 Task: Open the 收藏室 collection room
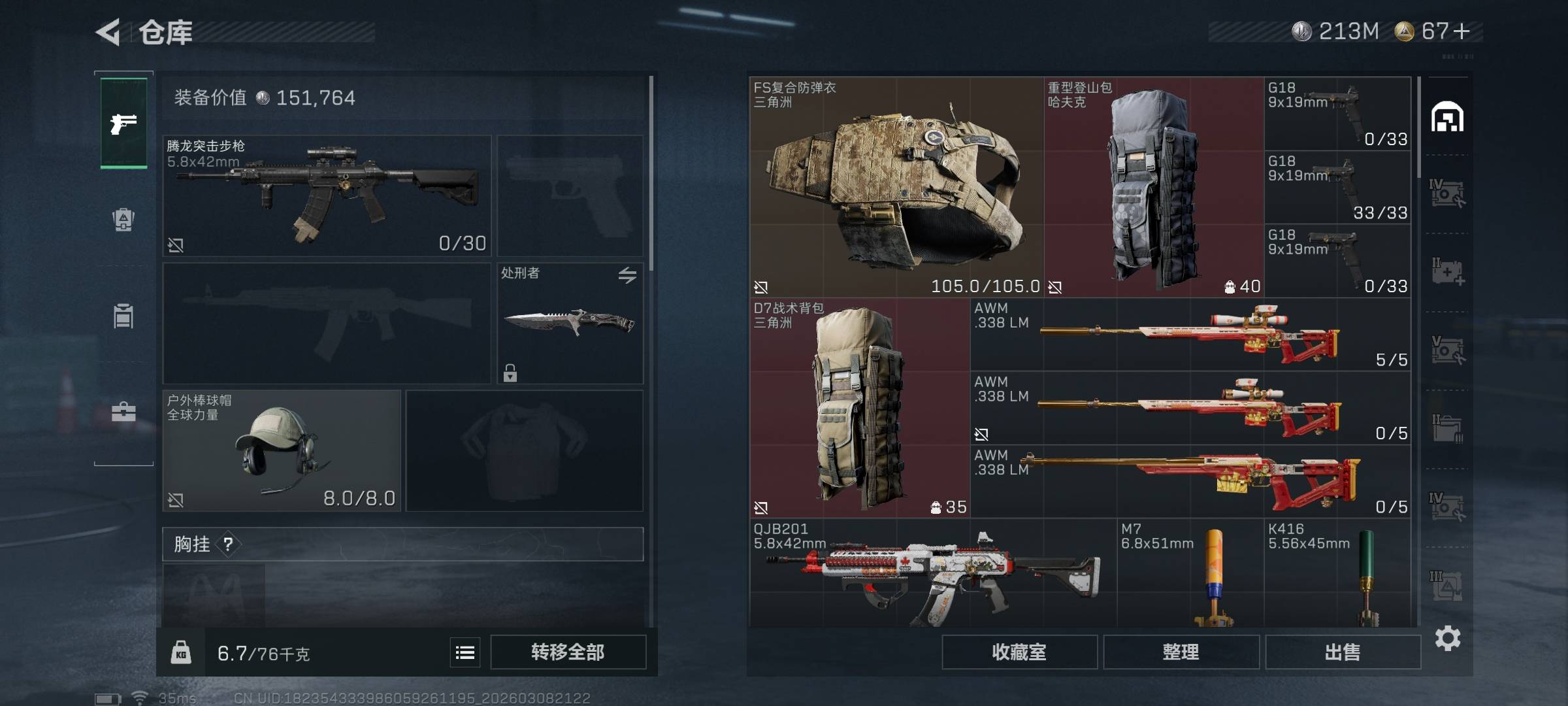pyautogui.click(x=1019, y=652)
